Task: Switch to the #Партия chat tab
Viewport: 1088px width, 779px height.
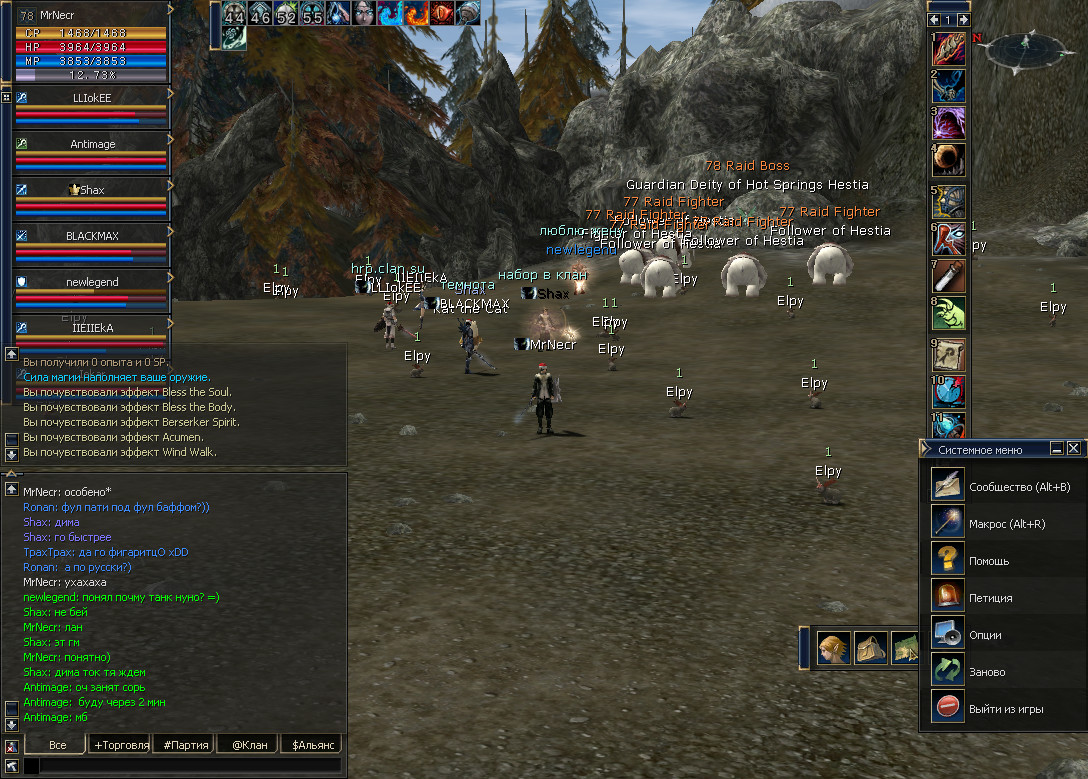Action: pos(185,745)
